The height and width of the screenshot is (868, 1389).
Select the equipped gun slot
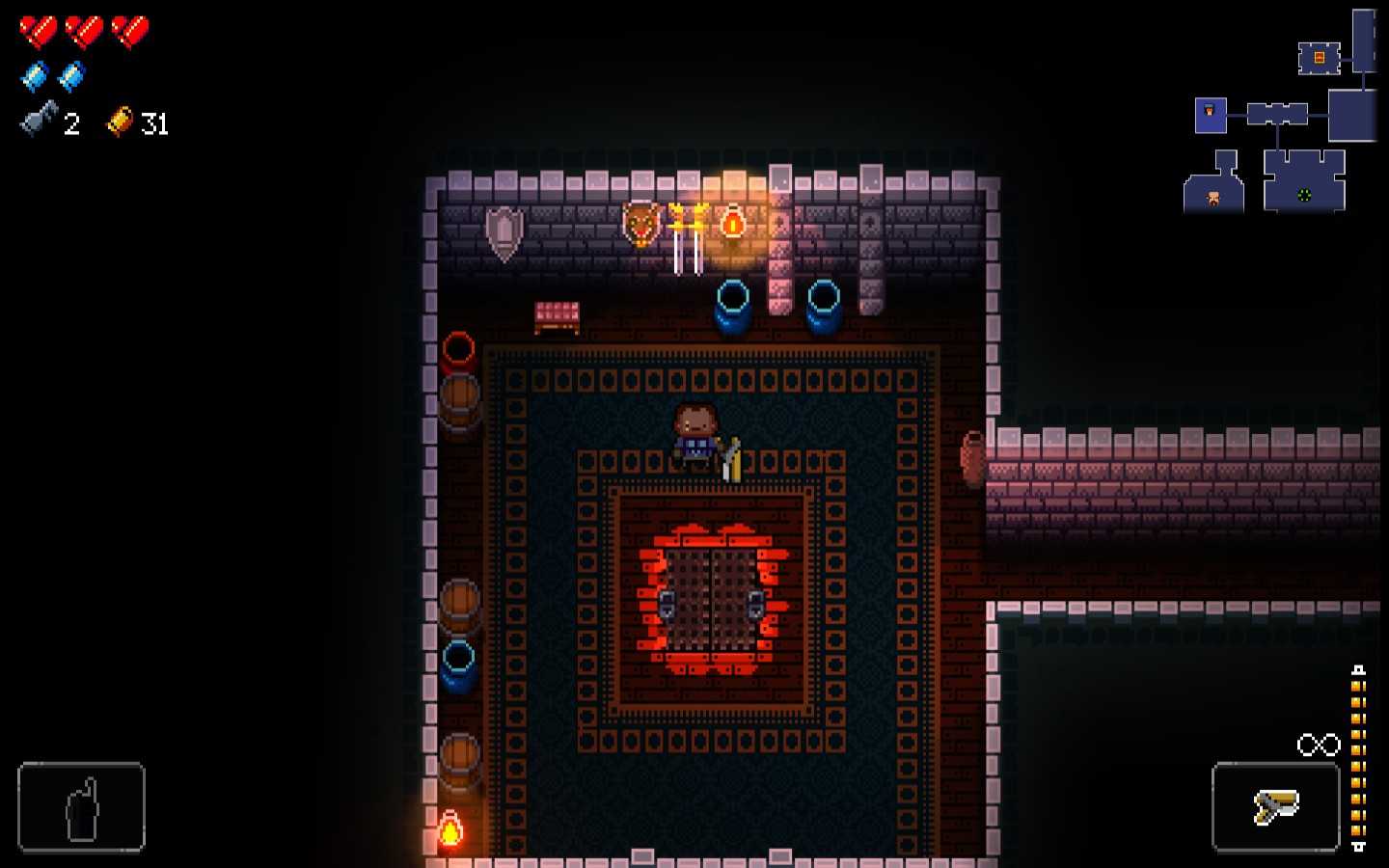[1275, 806]
